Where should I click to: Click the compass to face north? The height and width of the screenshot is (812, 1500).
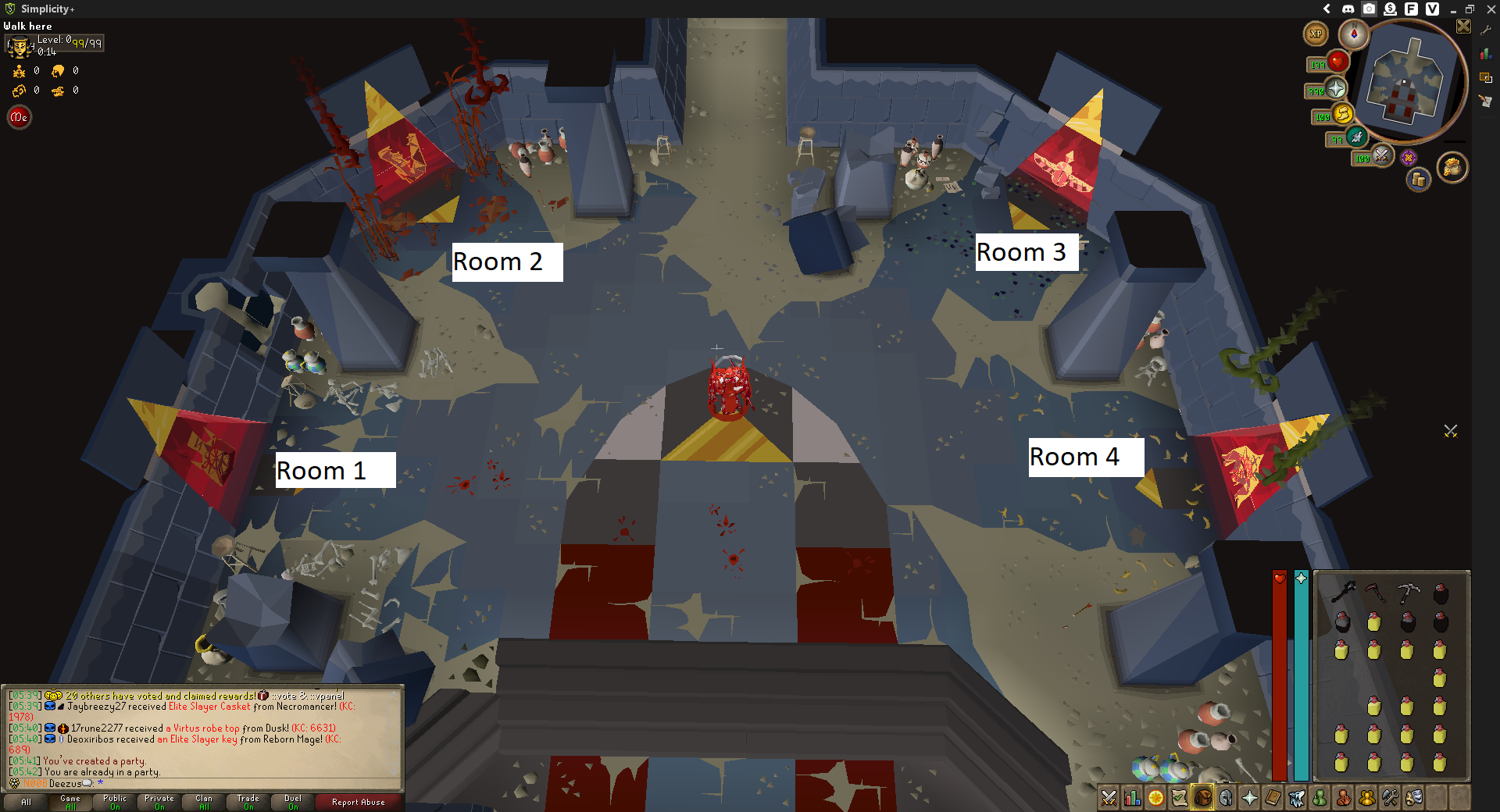[1353, 34]
